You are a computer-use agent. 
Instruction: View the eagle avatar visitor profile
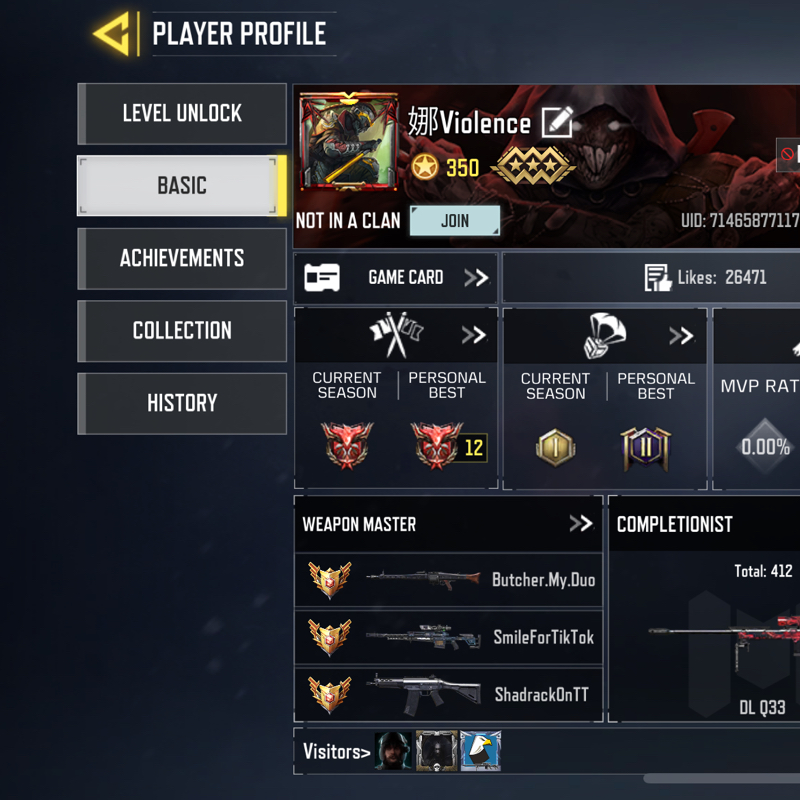[480, 751]
